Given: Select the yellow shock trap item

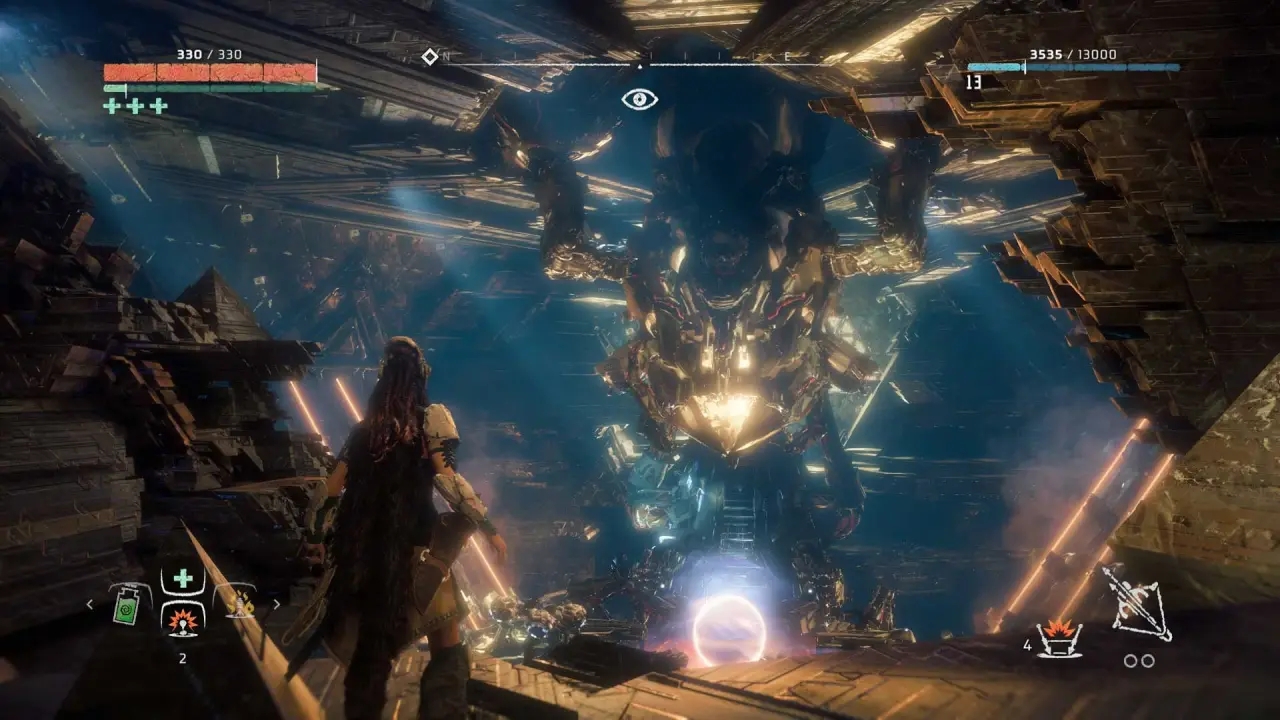Looking at the screenshot, I should pyautogui.click(x=240, y=603).
